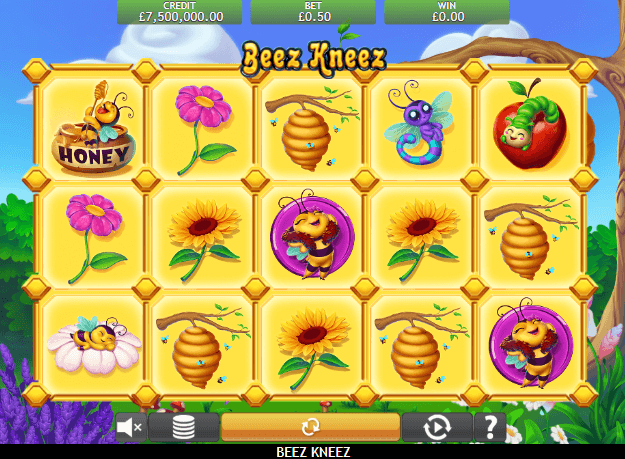Open the question mark help page
Viewport: 625px width, 459px height.
coord(489,427)
